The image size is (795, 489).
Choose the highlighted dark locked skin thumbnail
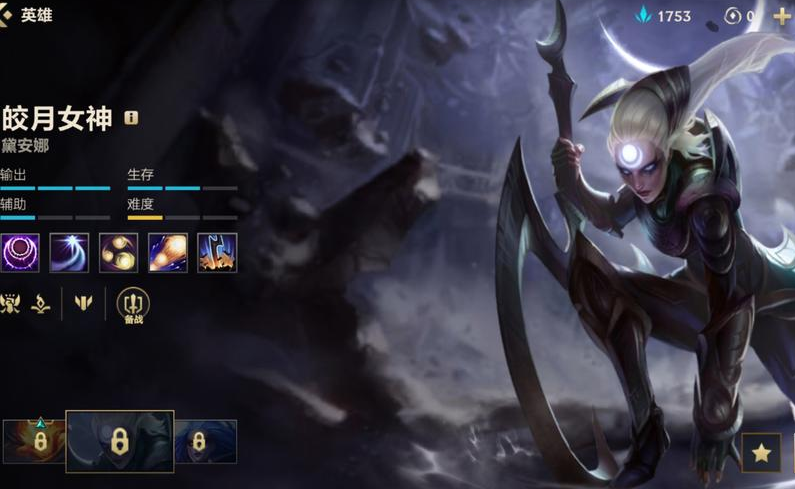point(119,441)
